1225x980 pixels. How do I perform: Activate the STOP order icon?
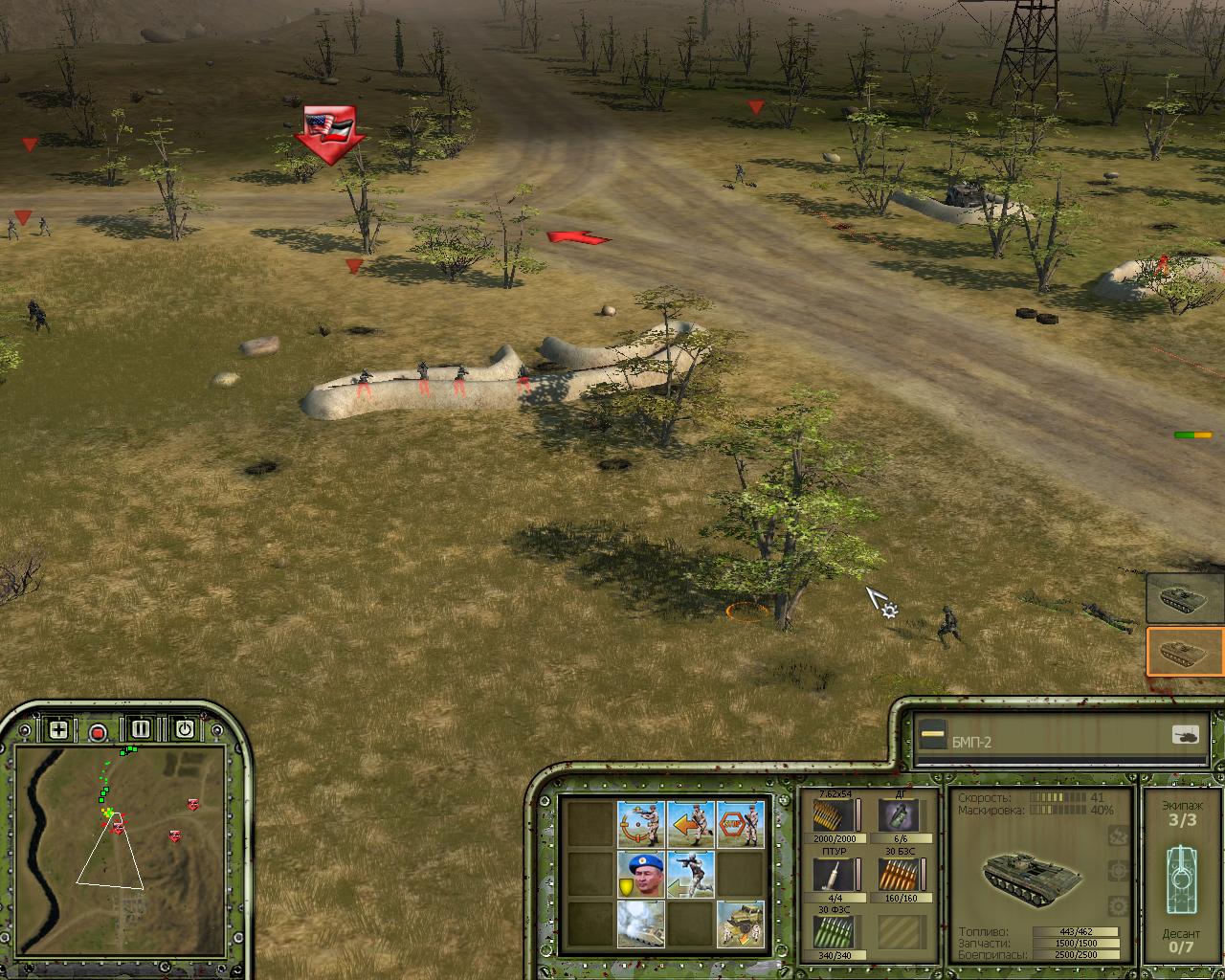[741, 824]
